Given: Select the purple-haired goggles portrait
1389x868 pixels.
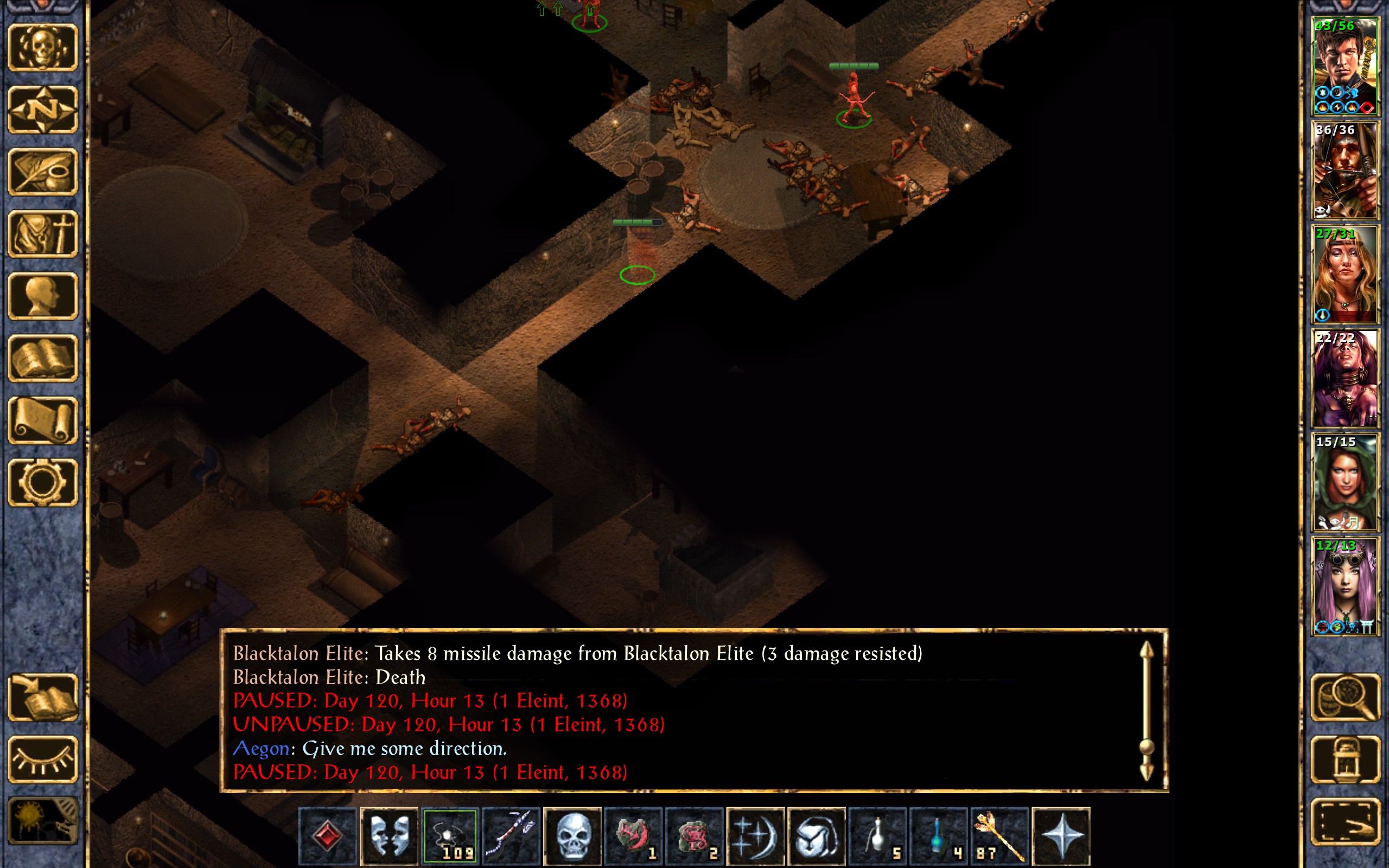Looking at the screenshot, I should coord(1345,586).
